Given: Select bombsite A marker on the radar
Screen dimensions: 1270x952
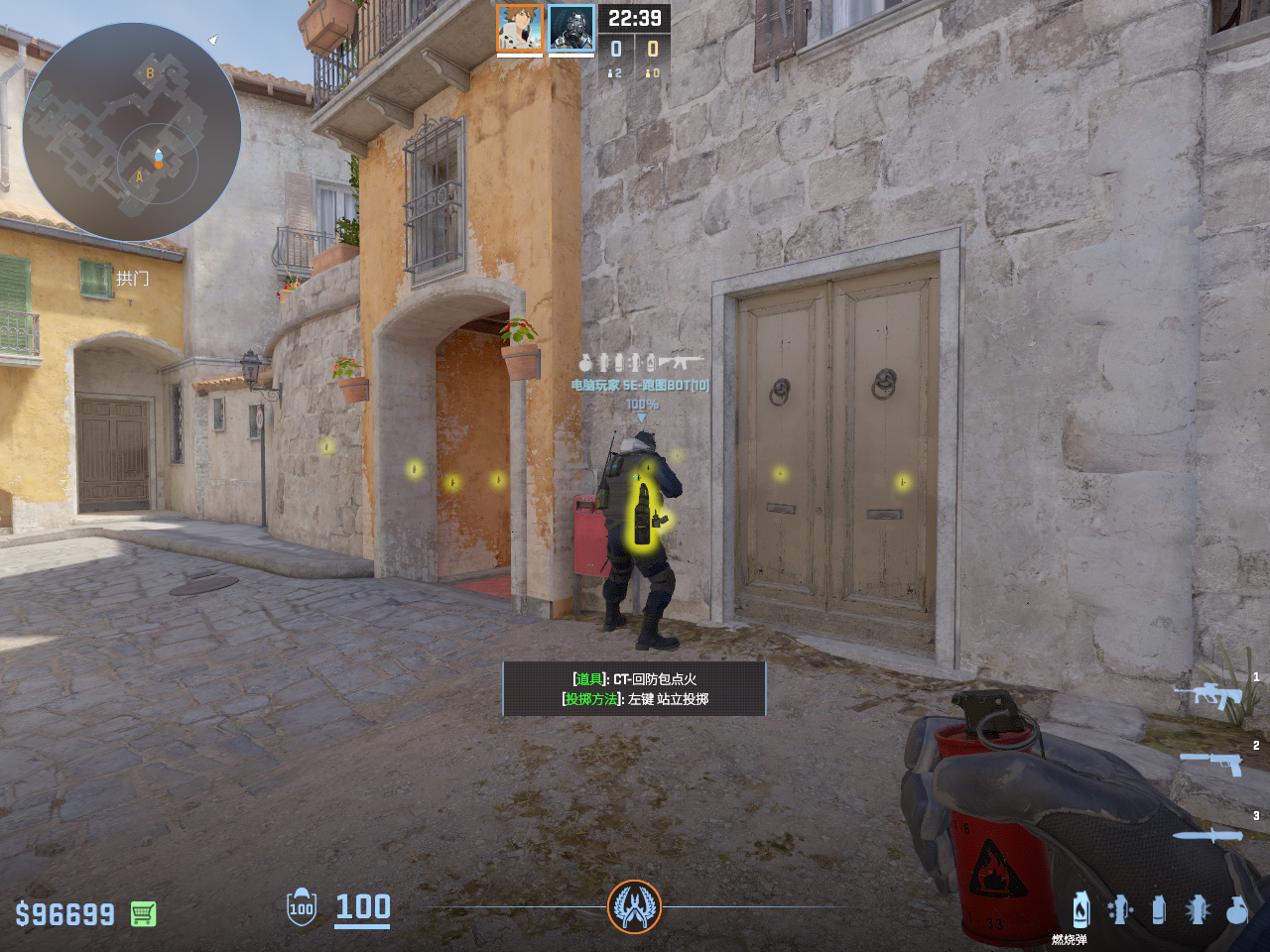Looking at the screenshot, I should click(140, 178).
